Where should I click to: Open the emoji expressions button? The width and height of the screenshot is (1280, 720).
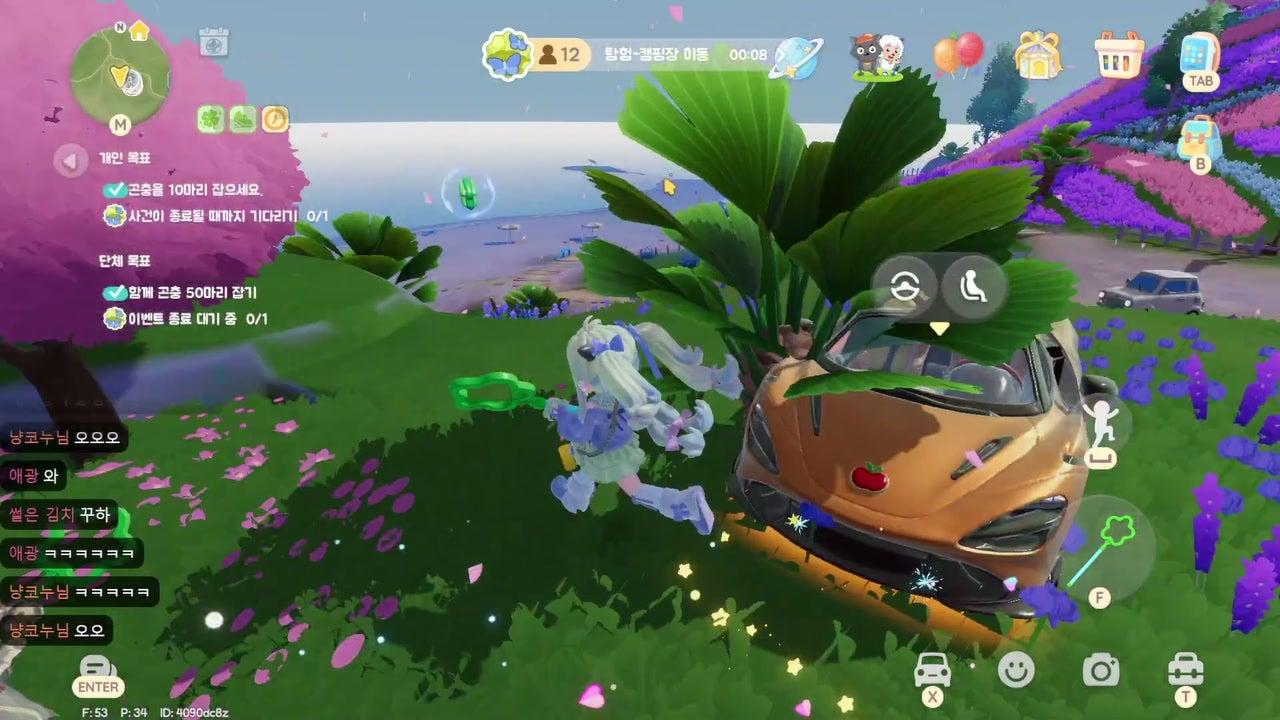1016,670
